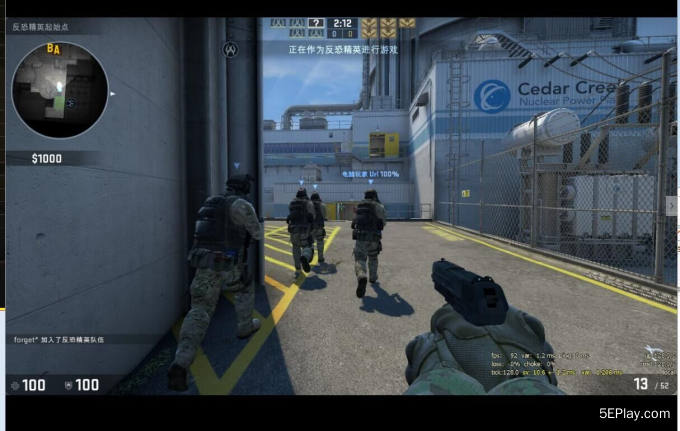Image resolution: width=680 pixels, height=431 pixels.
Task: Select the question mark player avatar
Action: point(316,22)
